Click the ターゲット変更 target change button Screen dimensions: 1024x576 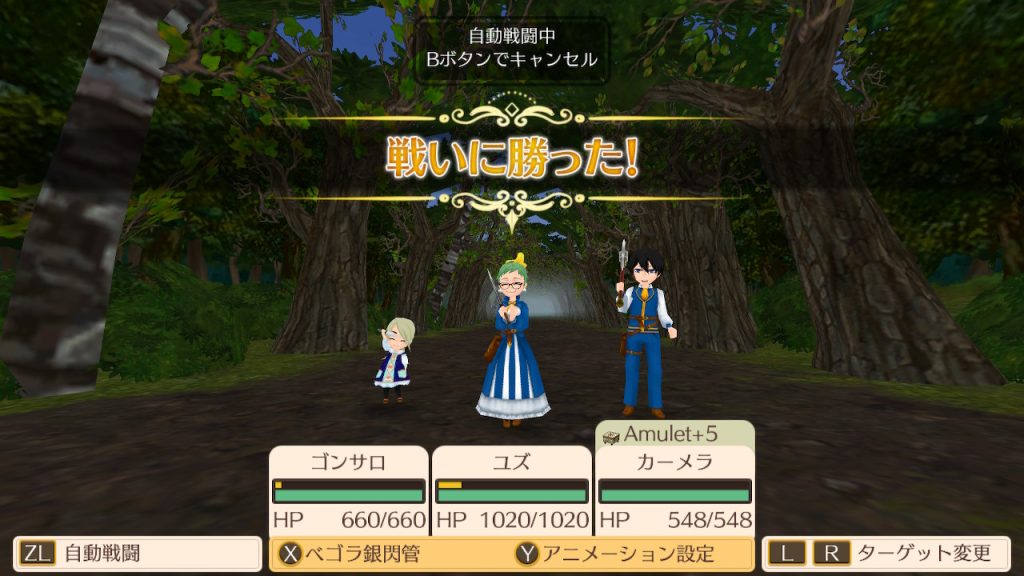(886, 553)
